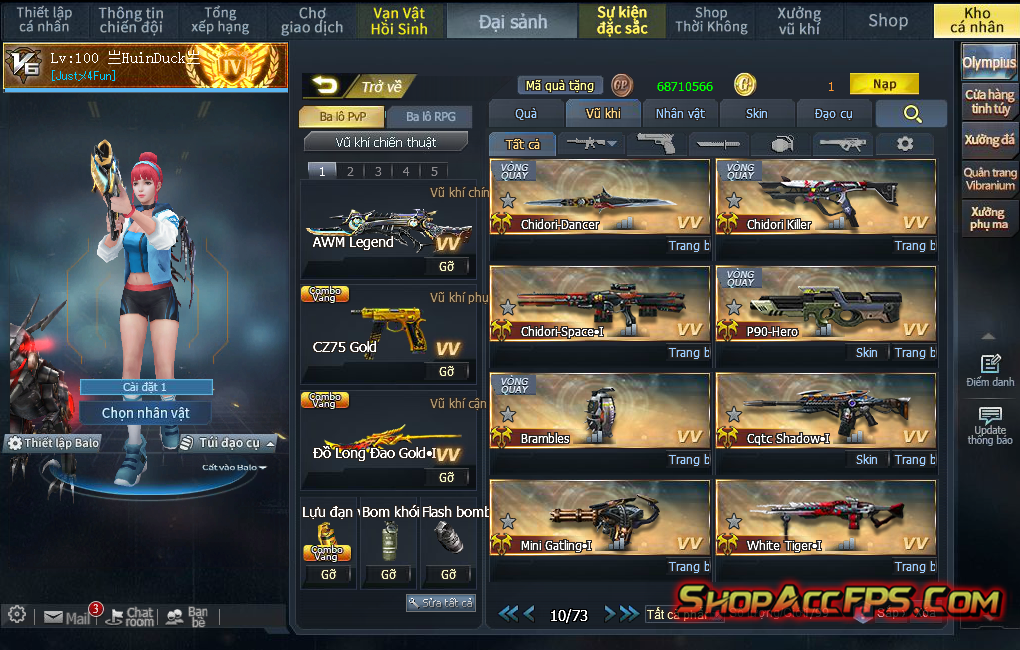The width and height of the screenshot is (1020, 650).
Task: Click the magnifier search button
Action: click(x=911, y=114)
